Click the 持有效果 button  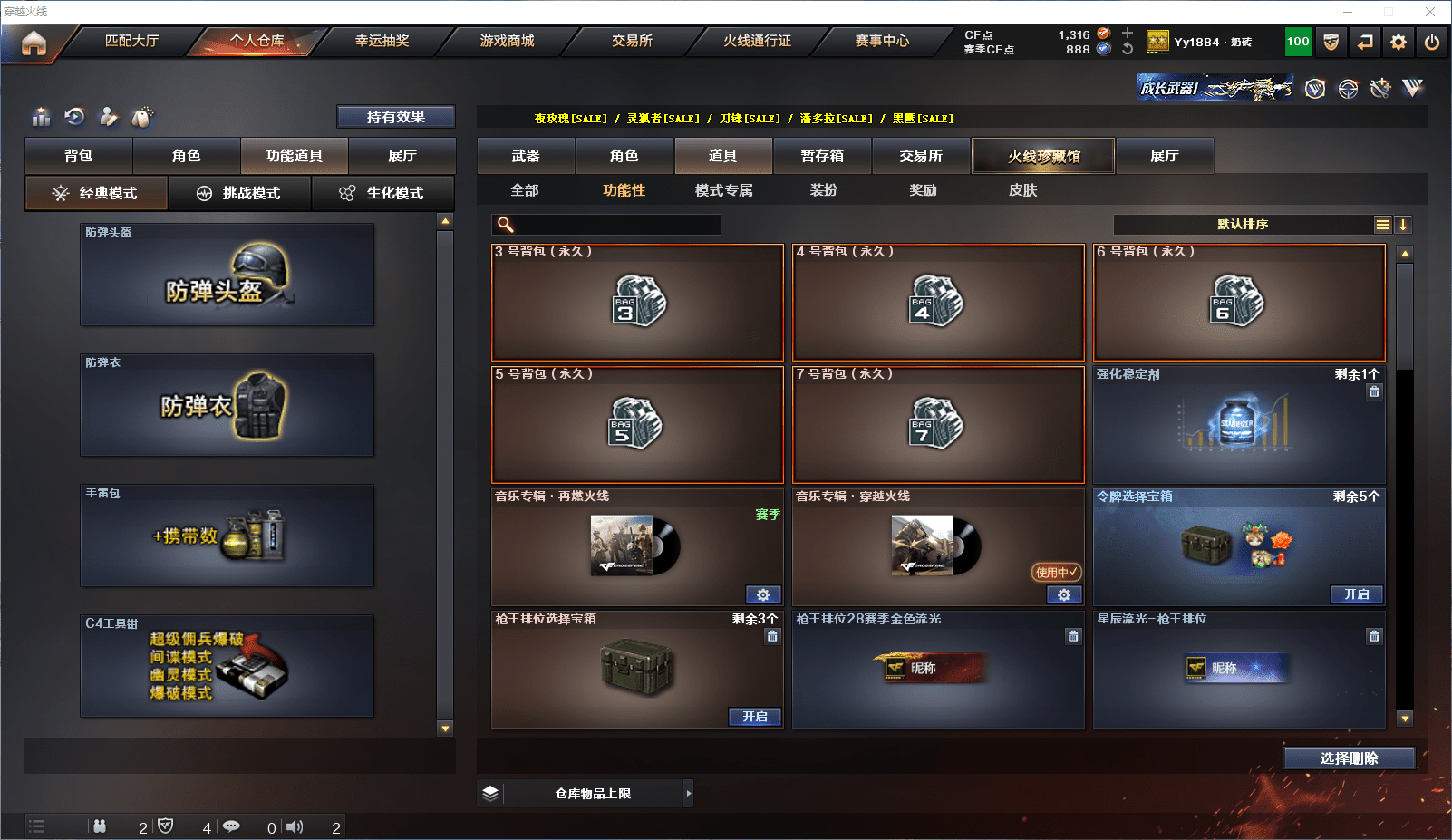point(395,117)
